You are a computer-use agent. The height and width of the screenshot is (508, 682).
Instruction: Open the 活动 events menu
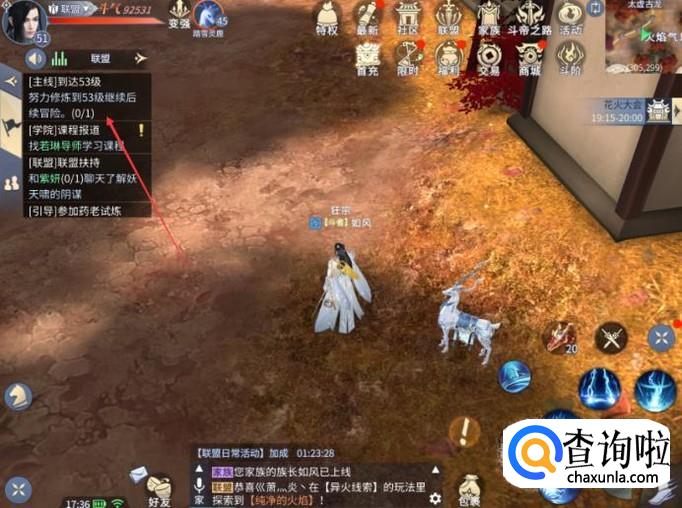pyautogui.click(x=570, y=18)
